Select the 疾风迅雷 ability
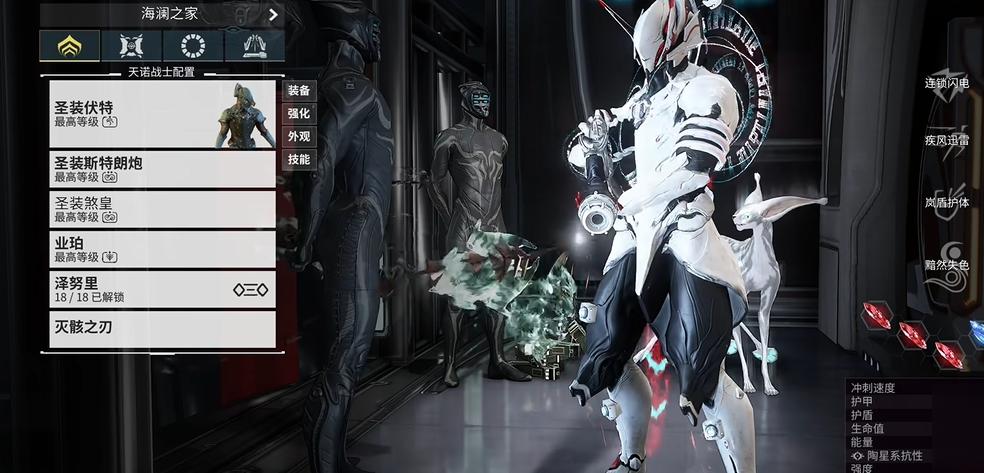Image resolution: width=984 pixels, height=473 pixels. 946,141
